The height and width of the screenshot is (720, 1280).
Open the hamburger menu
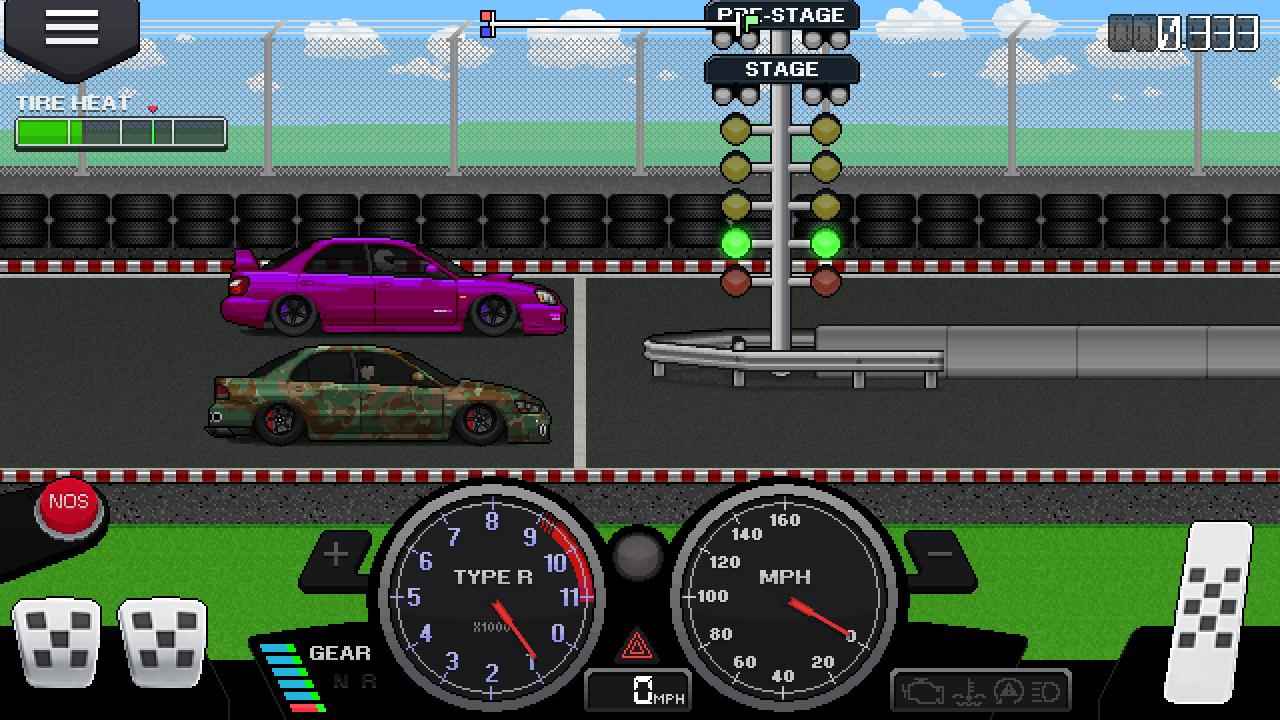(69, 28)
